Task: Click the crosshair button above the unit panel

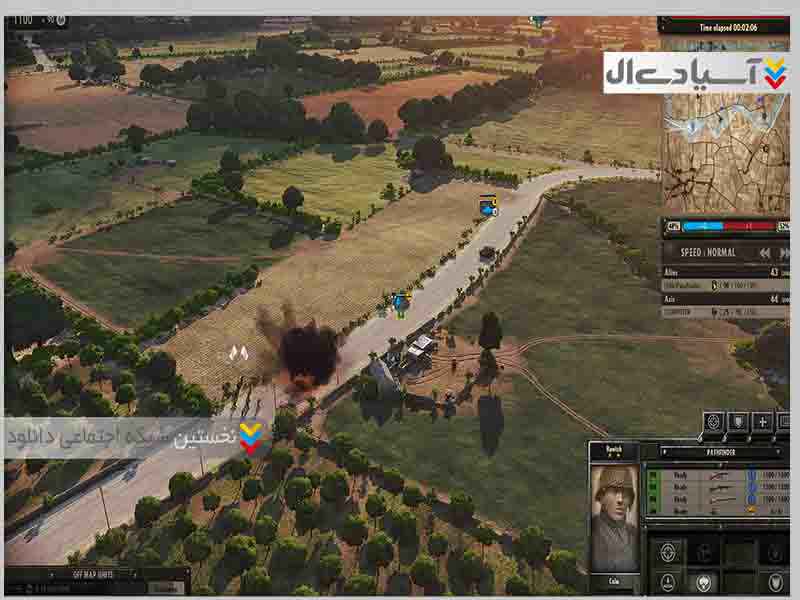Action: (x=713, y=421)
